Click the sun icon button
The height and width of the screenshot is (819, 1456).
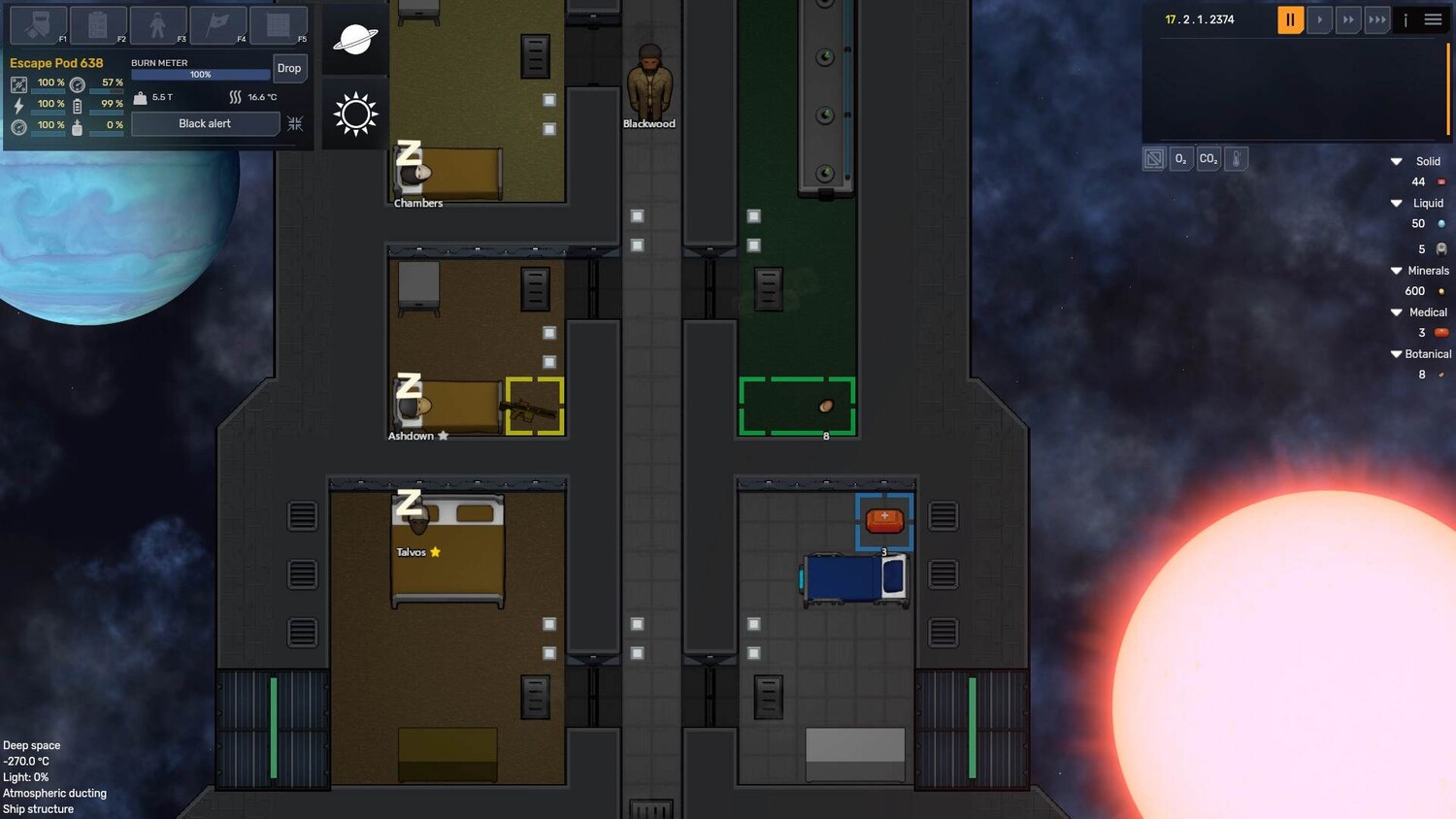pos(355,115)
